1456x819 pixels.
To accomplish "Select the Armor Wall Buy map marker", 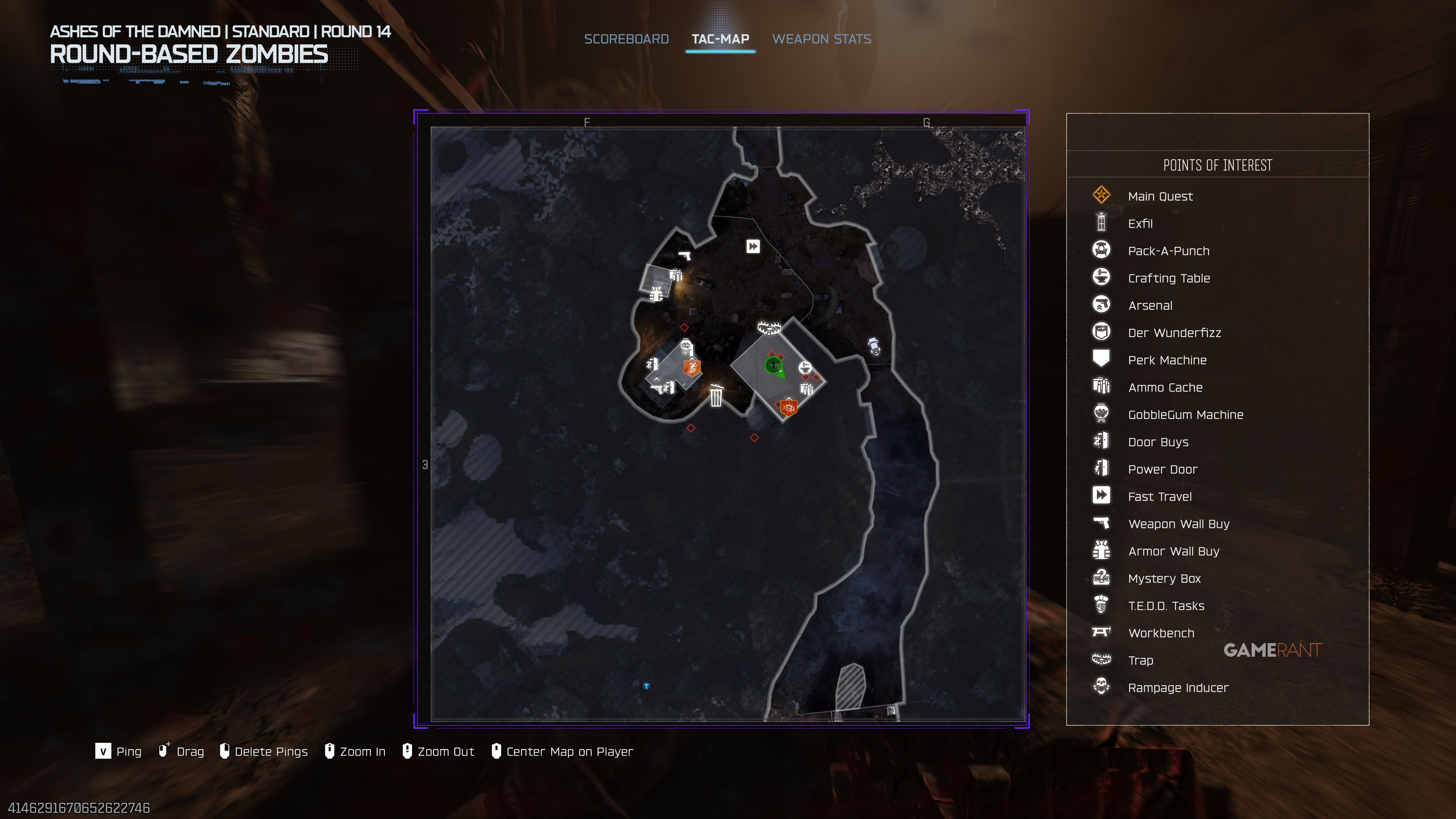I will (656, 295).
